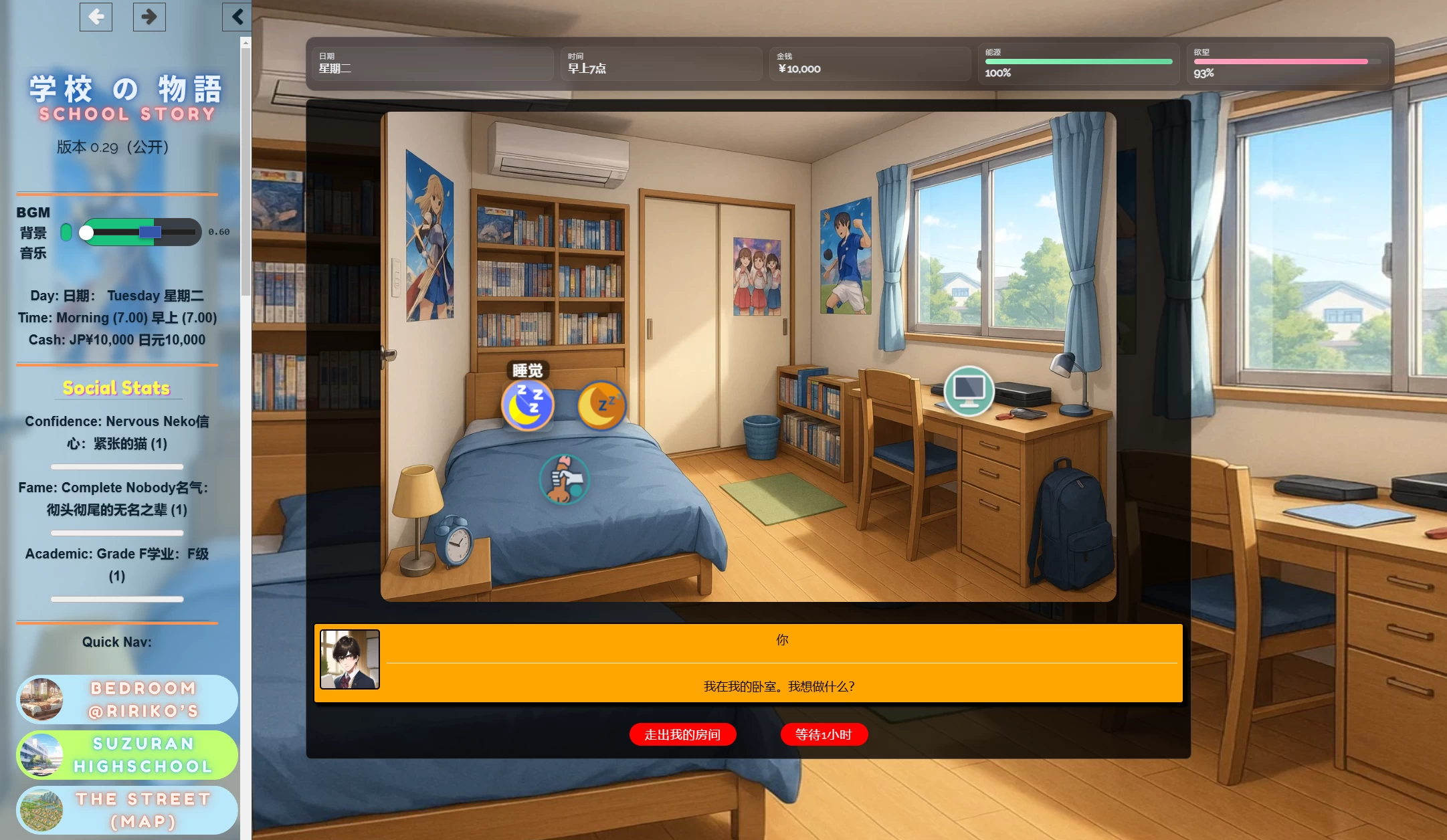Click the back navigation arrow
This screenshot has height=840, width=1447.
pyautogui.click(x=96, y=17)
